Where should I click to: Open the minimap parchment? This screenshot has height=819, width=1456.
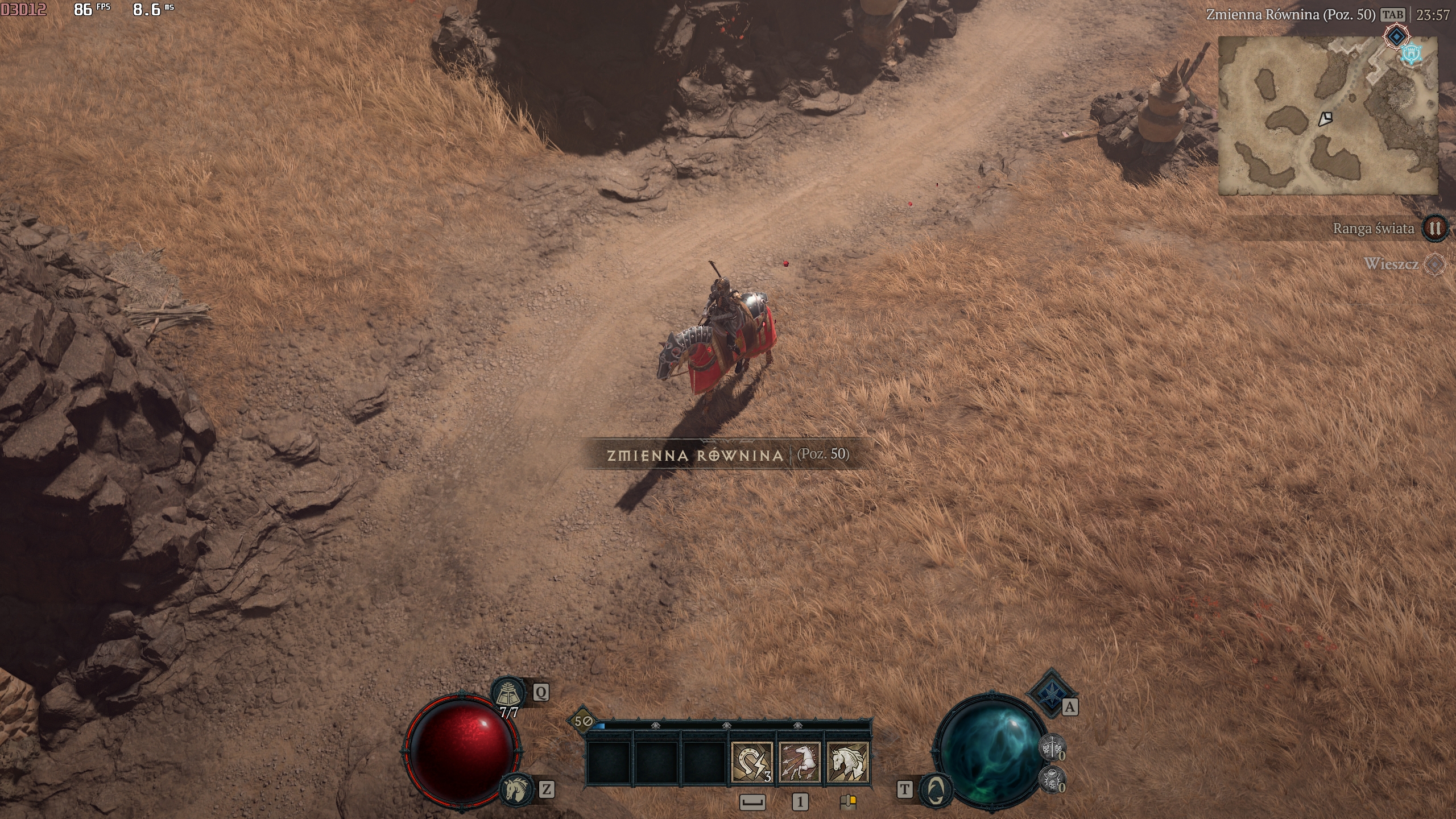(x=1327, y=117)
